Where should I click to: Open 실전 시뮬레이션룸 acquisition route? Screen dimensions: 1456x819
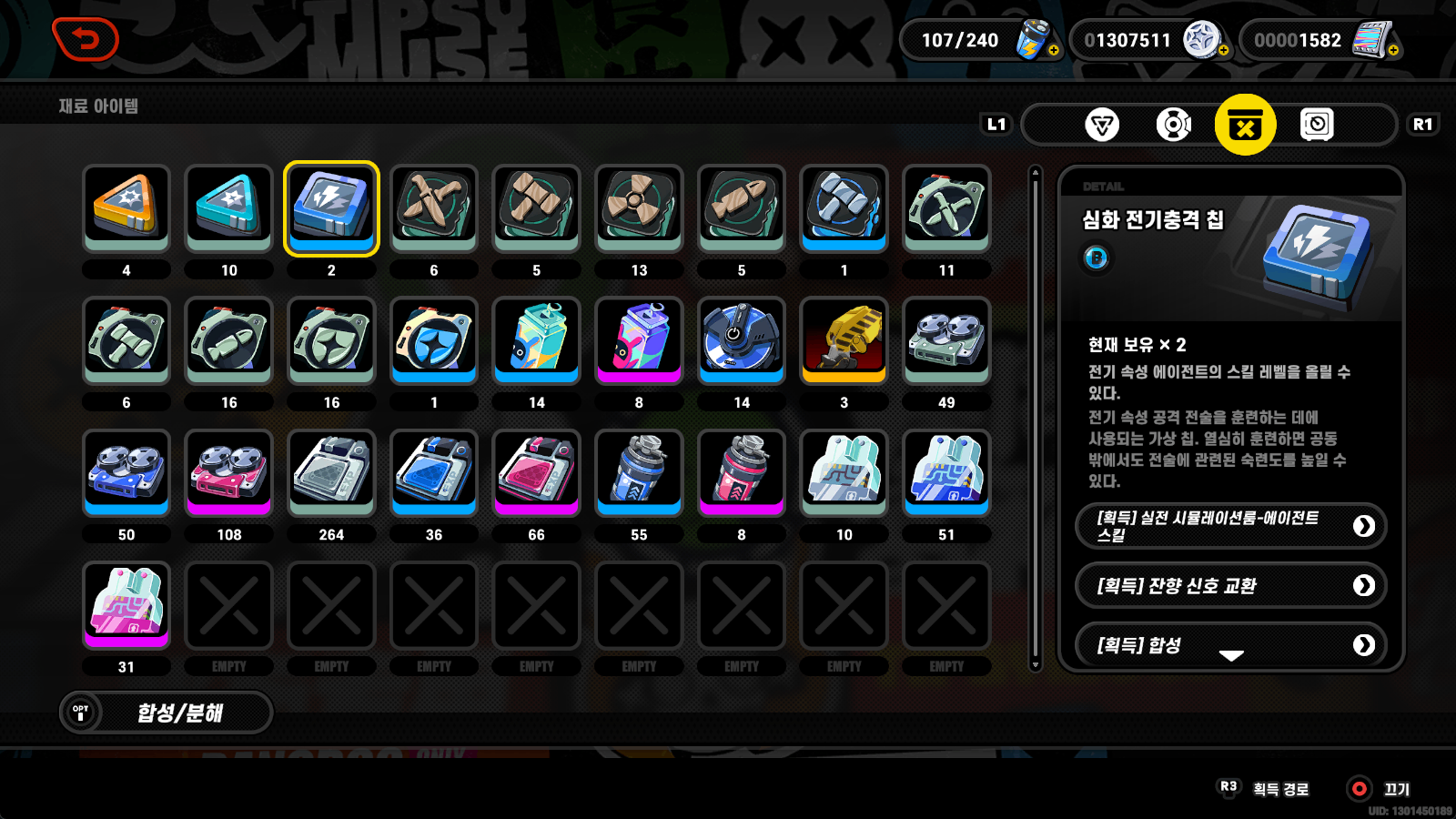tap(1230, 526)
